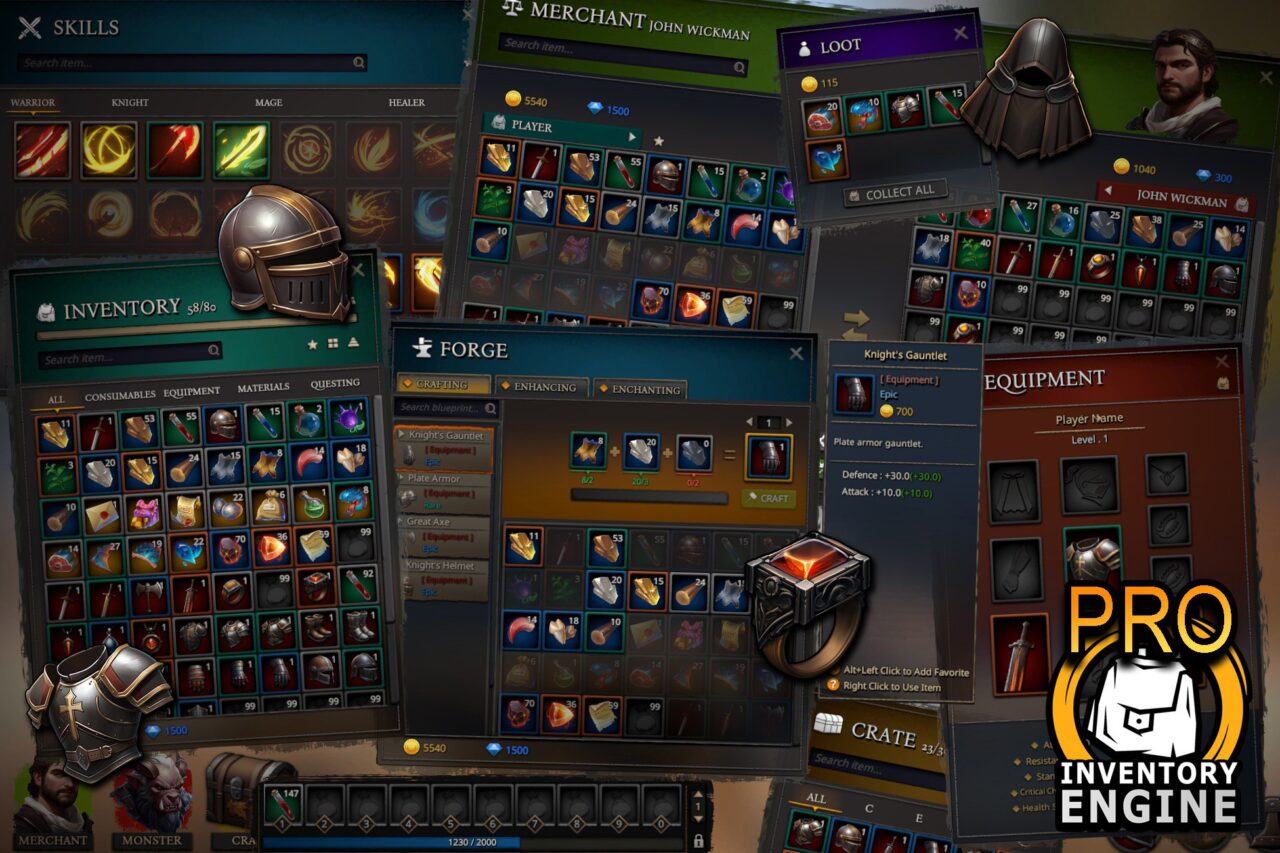Image resolution: width=1280 pixels, height=853 pixels.
Task: Click the anvil icon in the Forge header
Action: [421, 348]
